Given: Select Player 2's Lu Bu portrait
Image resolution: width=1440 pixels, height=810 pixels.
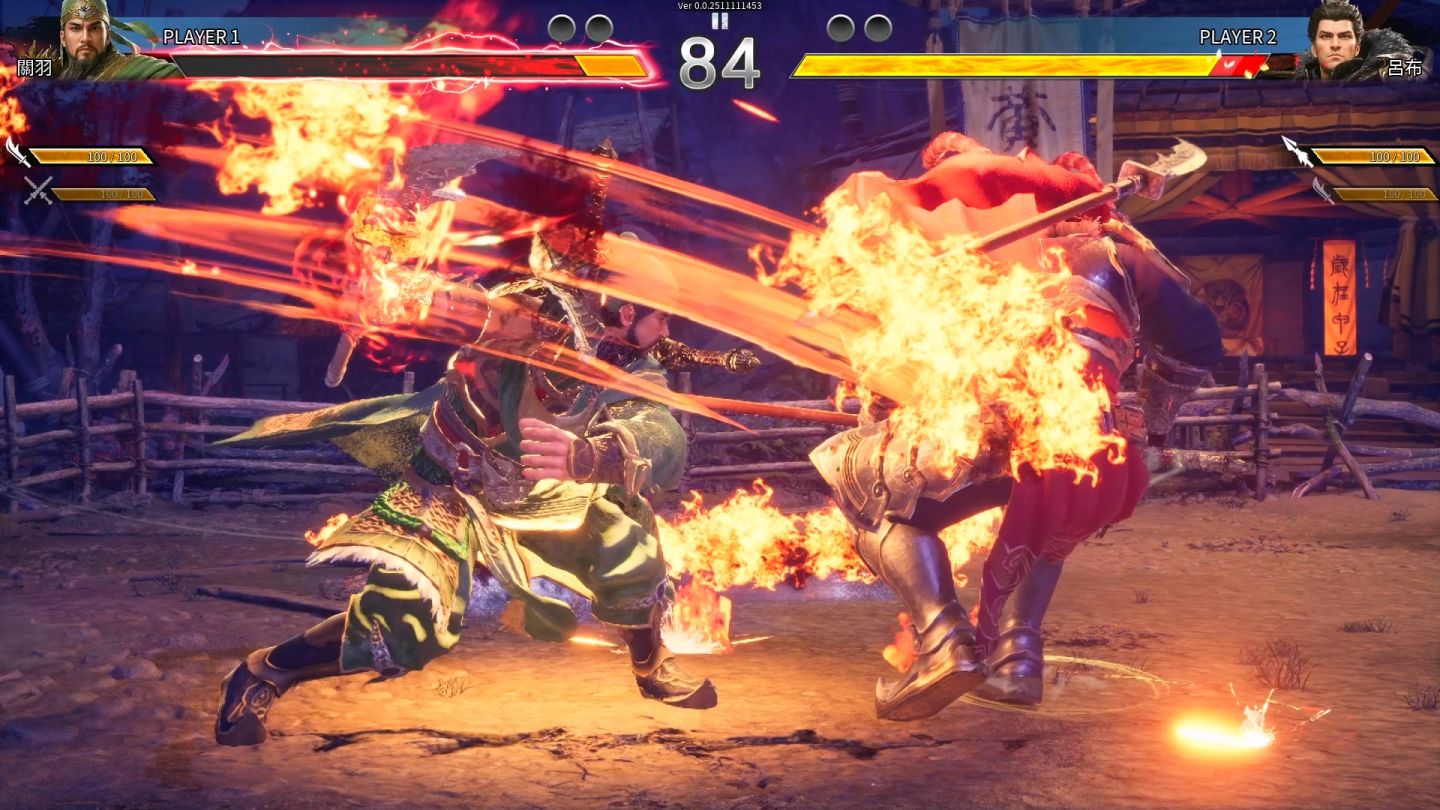Looking at the screenshot, I should point(1343,39).
